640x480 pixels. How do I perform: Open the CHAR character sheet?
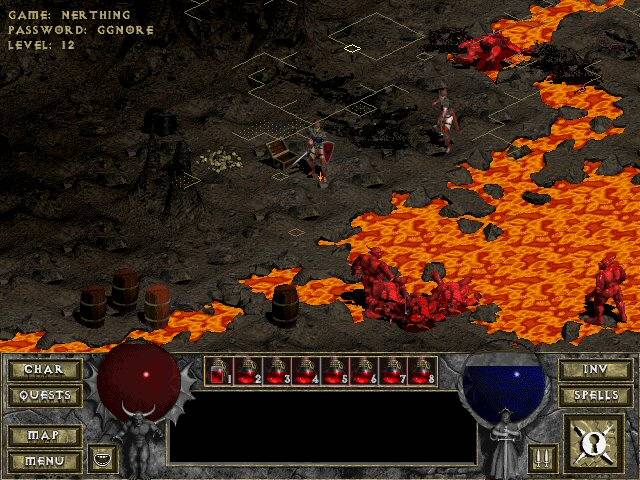click(x=44, y=370)
